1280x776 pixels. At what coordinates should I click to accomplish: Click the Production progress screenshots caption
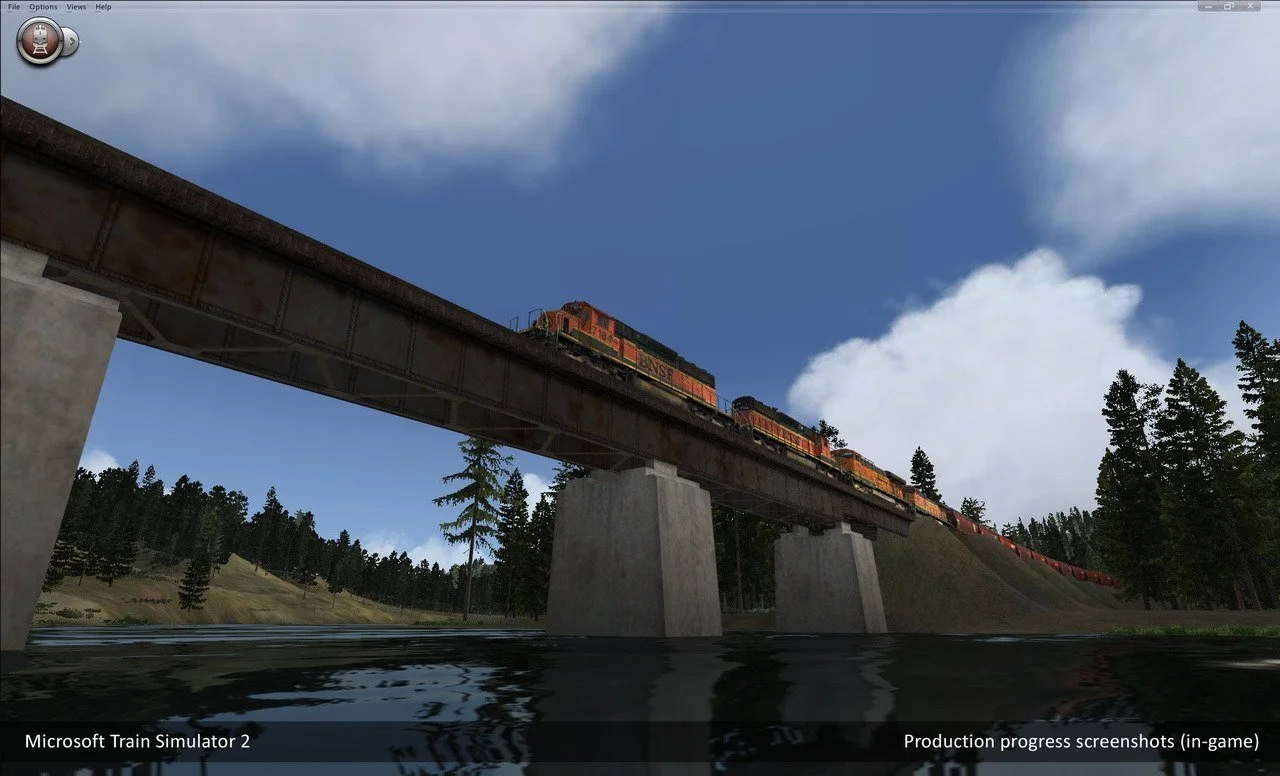pos(1081,742)
